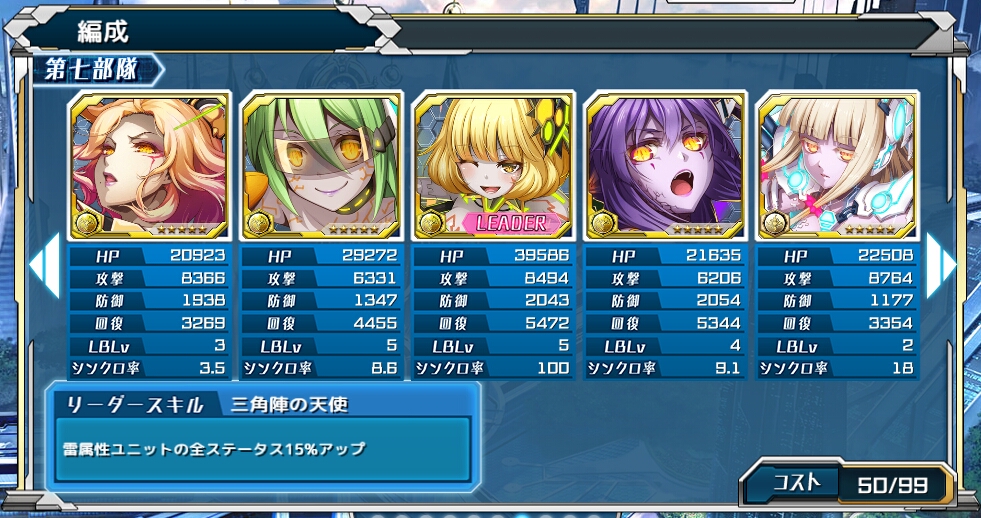
Task: Select the pink-haired unit portrait
Action: tap(149, 166)
